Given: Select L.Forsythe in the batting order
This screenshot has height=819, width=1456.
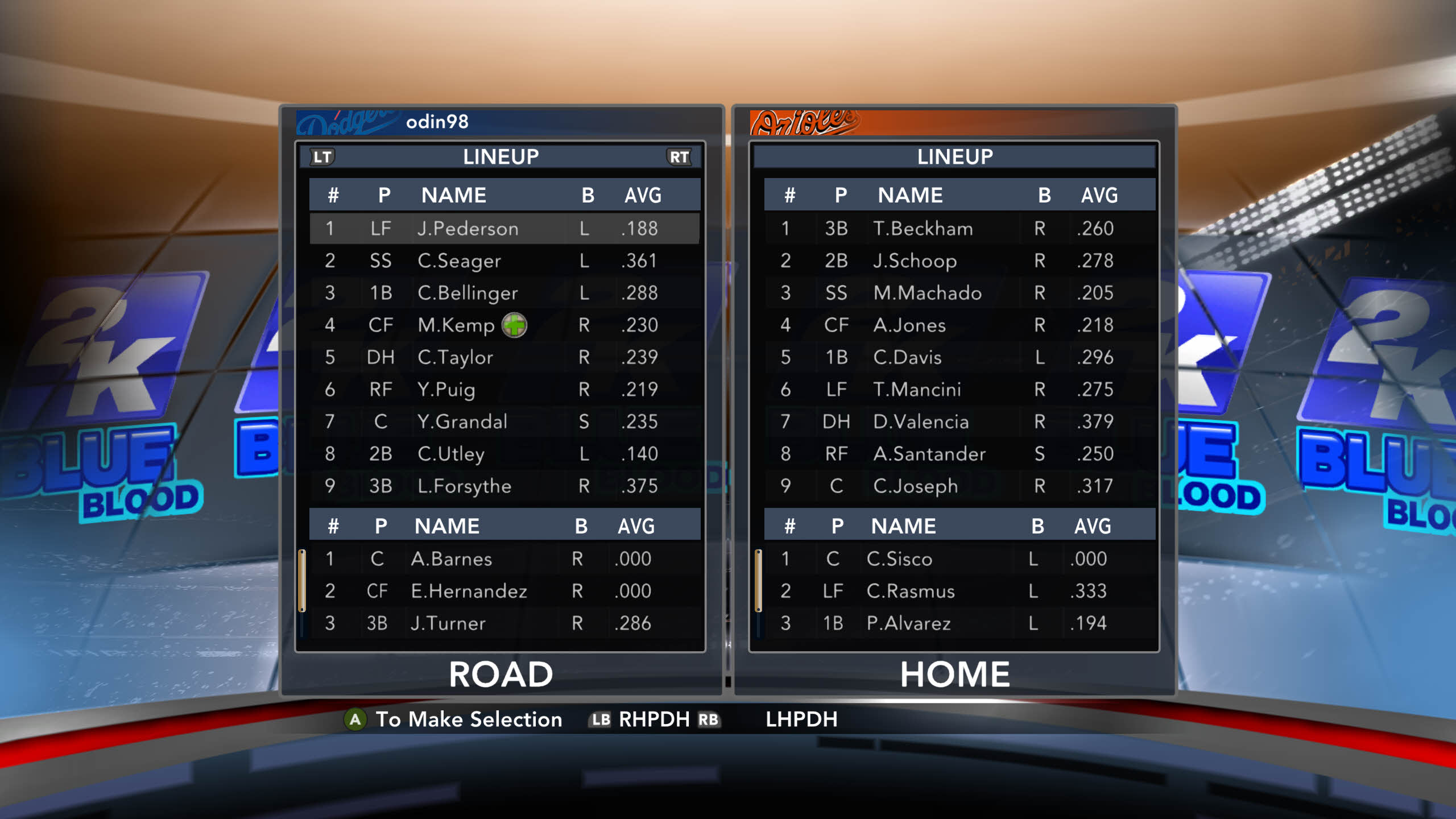Looking at the screenshot, I should coord(504,486).
